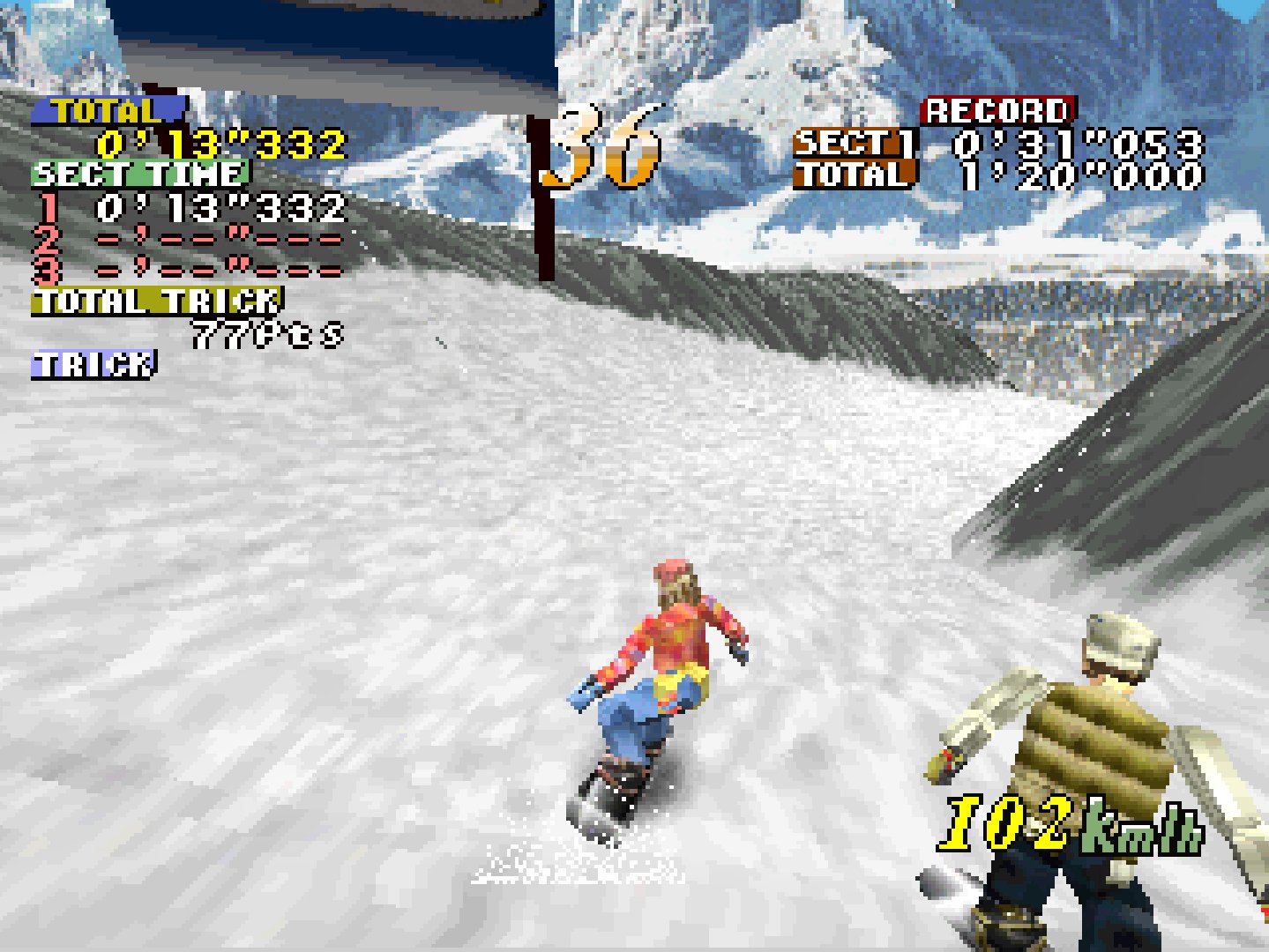Click the 770'ts trick points text
The height and width of the screenshot is (952, 1269).
coord(265,332)
